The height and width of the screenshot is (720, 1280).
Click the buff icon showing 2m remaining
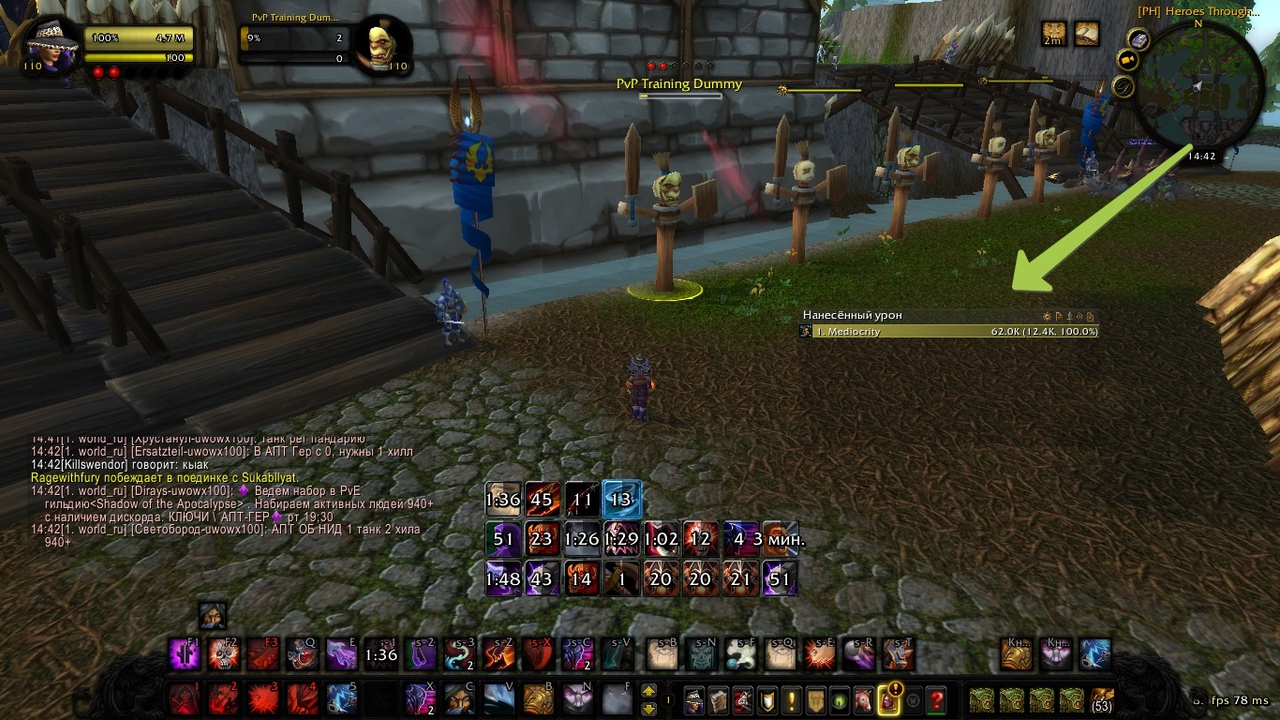click(x=1053, y=34)
